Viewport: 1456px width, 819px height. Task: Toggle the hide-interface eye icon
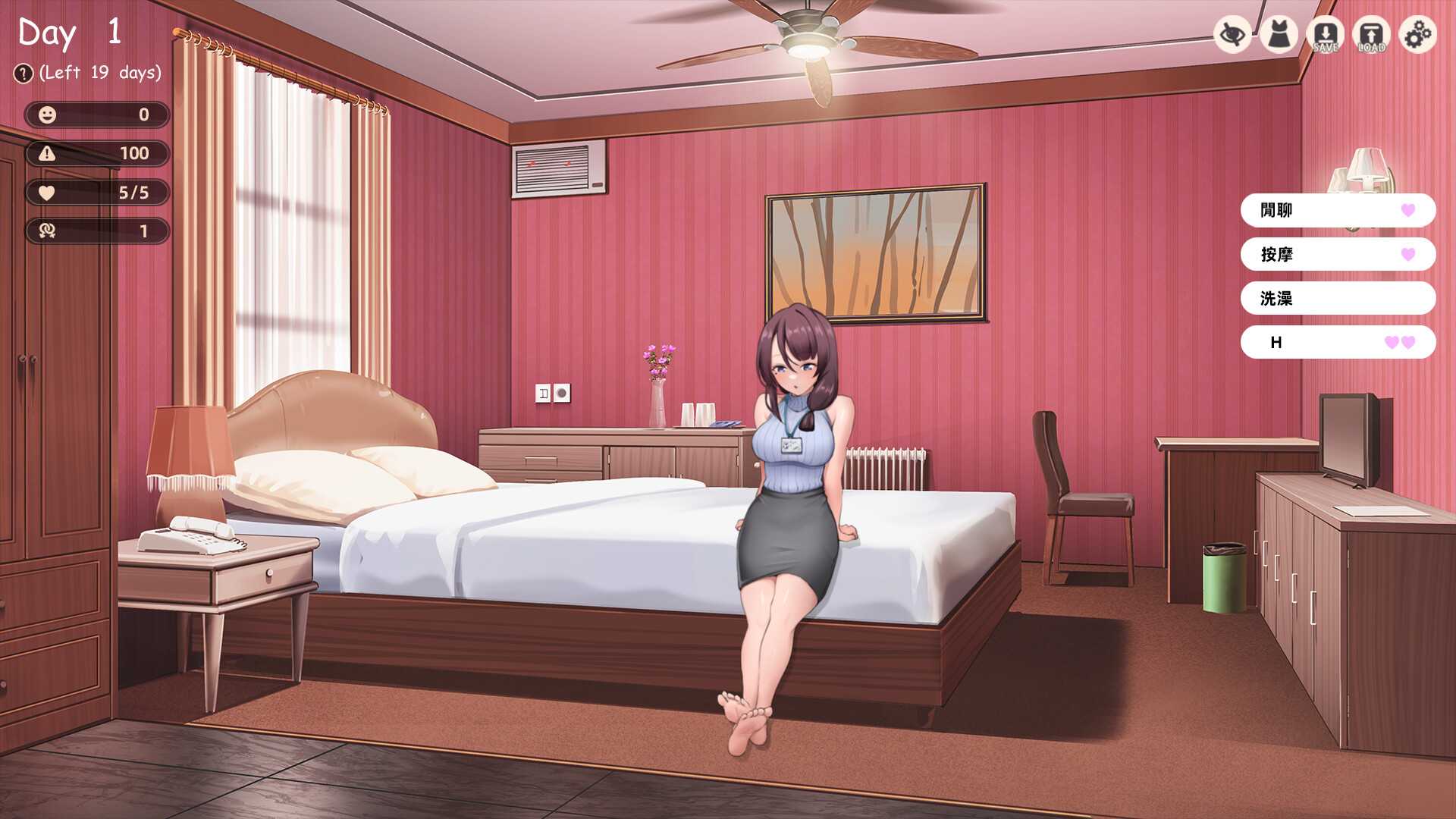pyautogui.click(x=1232, y=34)
